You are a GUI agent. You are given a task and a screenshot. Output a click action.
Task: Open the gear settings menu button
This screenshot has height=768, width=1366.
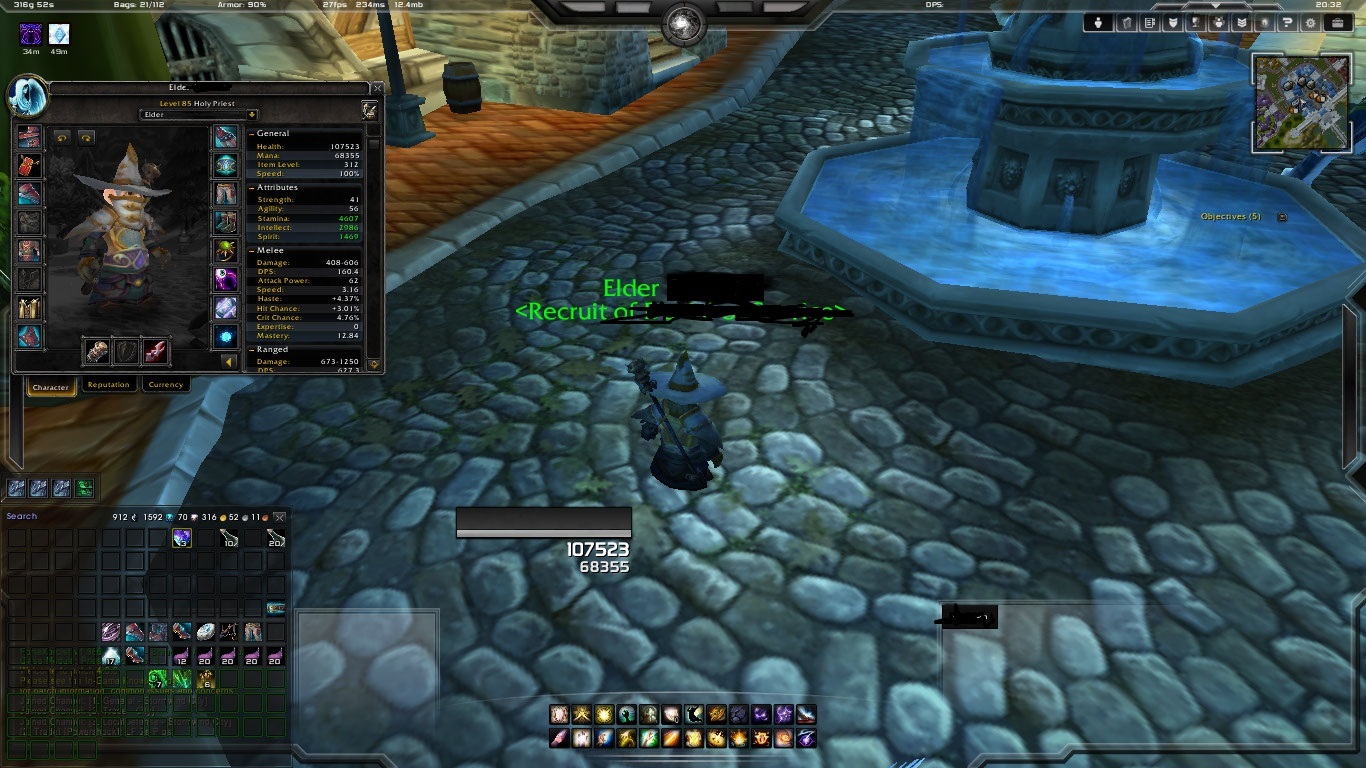click(x=1310, y=23)
